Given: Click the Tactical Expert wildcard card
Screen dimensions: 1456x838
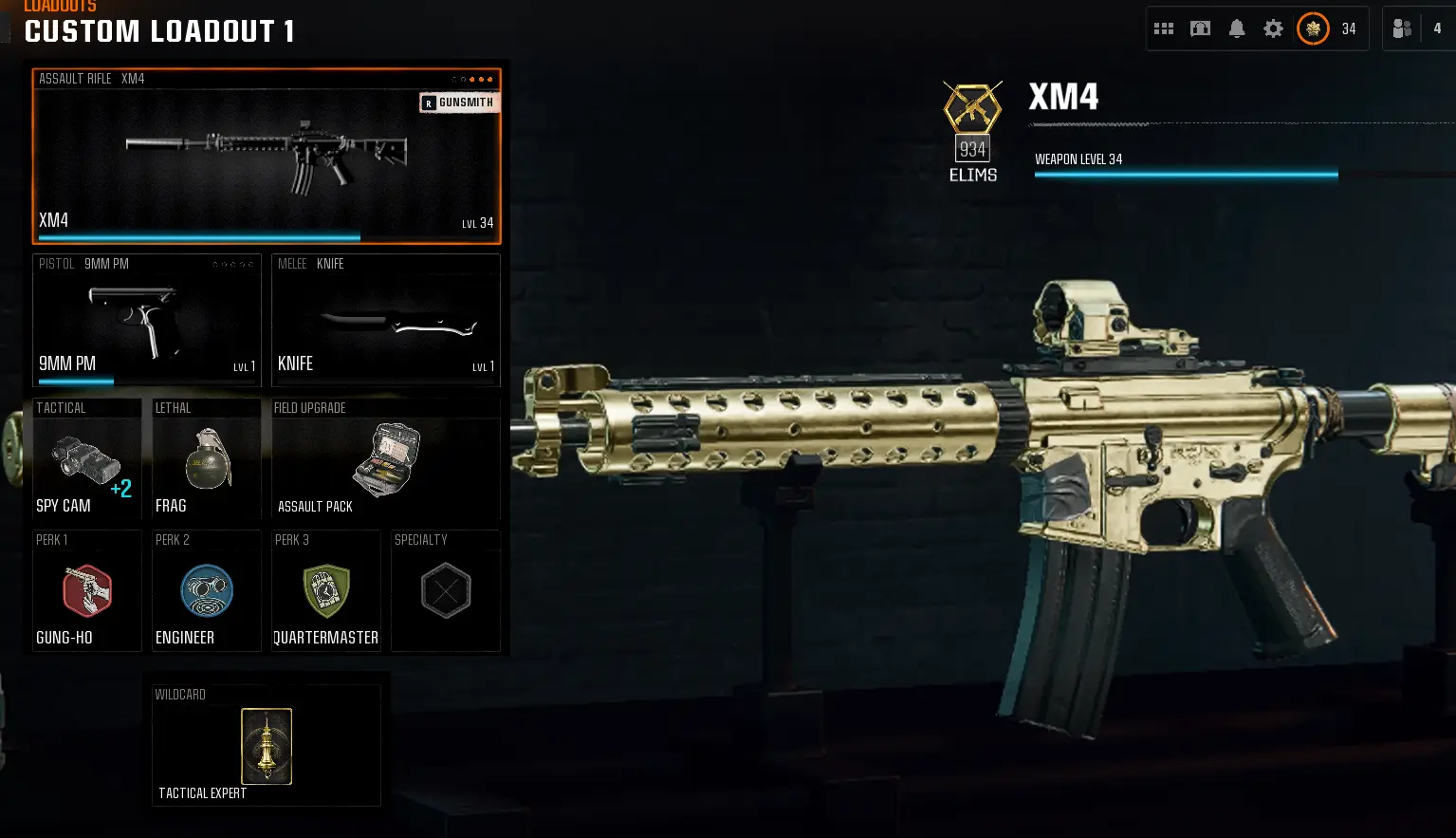Looking at the screenshot, I should [x=266, y=746].
